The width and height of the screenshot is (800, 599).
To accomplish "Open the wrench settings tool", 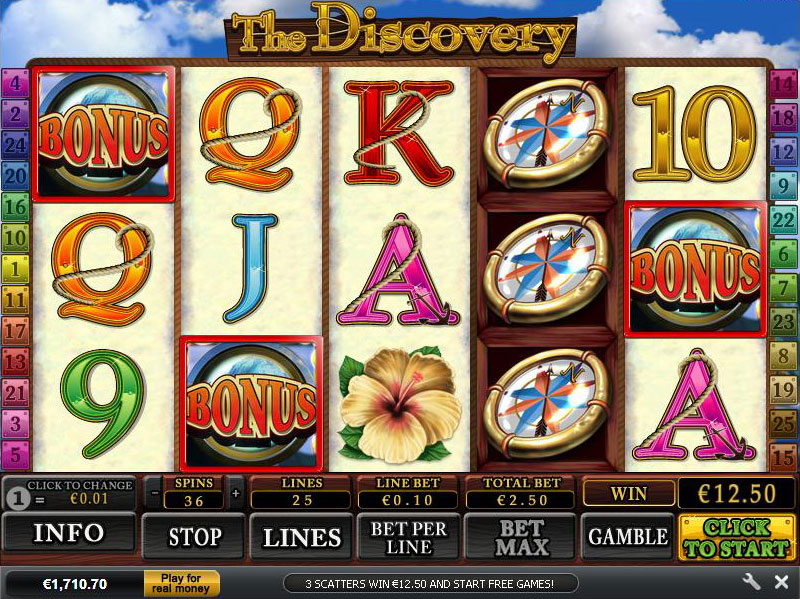I will click(x=752, y=582).
